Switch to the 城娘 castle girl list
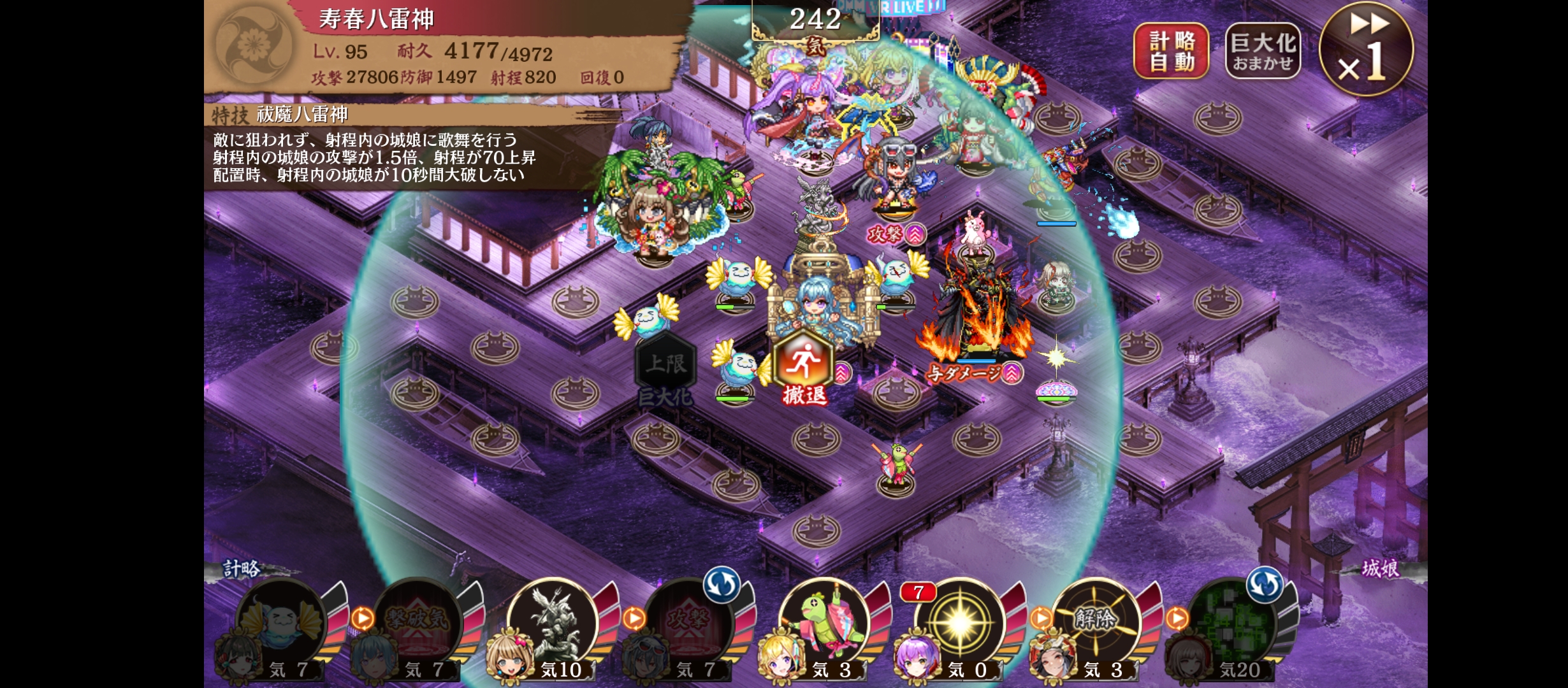 [1380, 568]
